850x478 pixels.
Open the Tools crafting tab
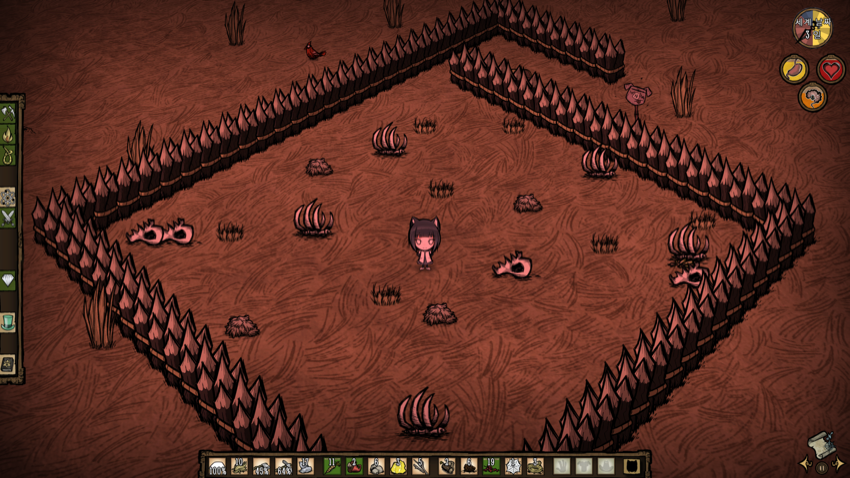click(x=8, y=112)
